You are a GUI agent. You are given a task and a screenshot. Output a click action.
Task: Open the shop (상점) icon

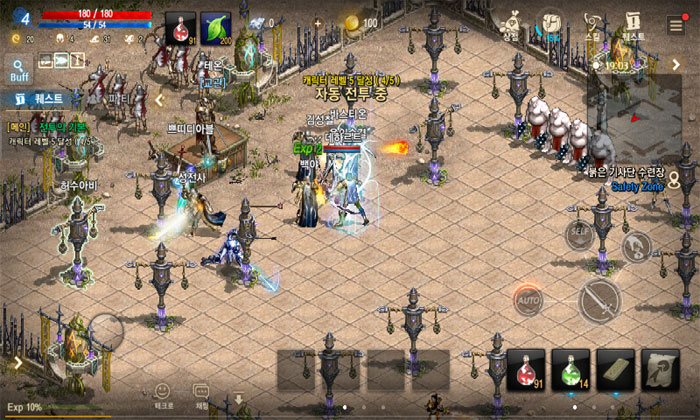click(513, 24)
